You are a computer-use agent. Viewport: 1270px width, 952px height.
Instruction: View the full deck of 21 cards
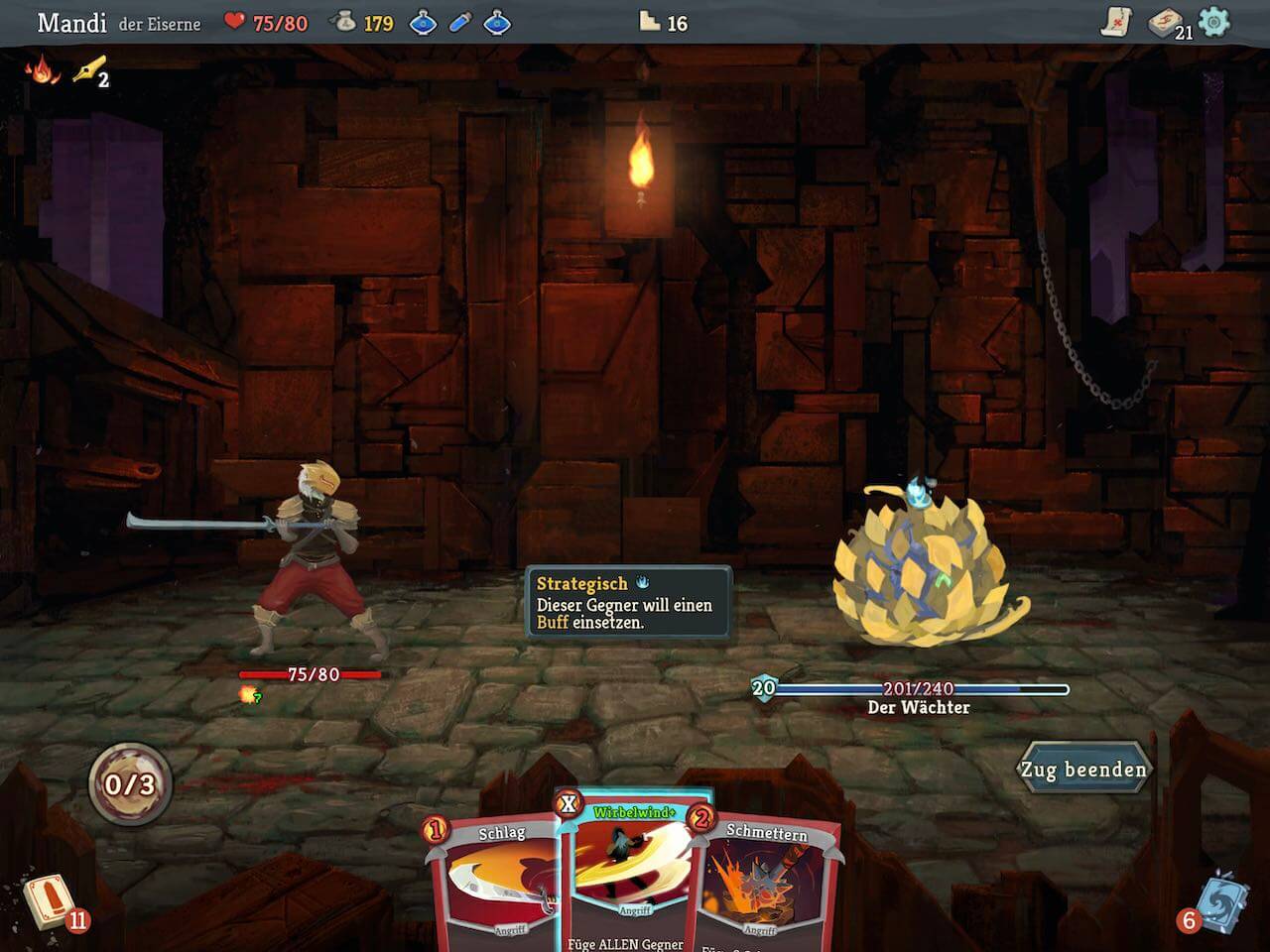click(x=1167, y=23)
